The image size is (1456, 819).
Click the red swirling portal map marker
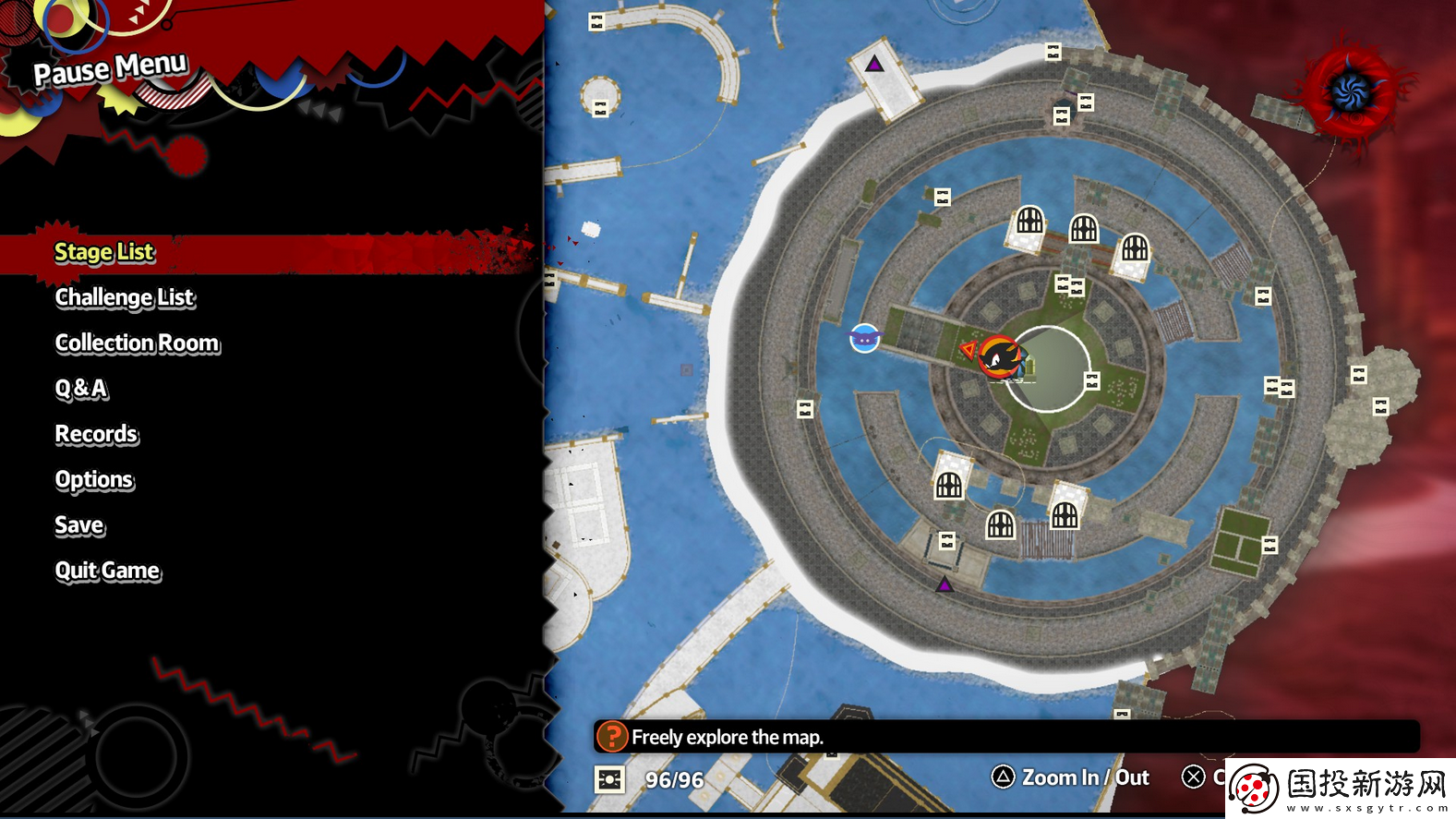click(1351, 91)
